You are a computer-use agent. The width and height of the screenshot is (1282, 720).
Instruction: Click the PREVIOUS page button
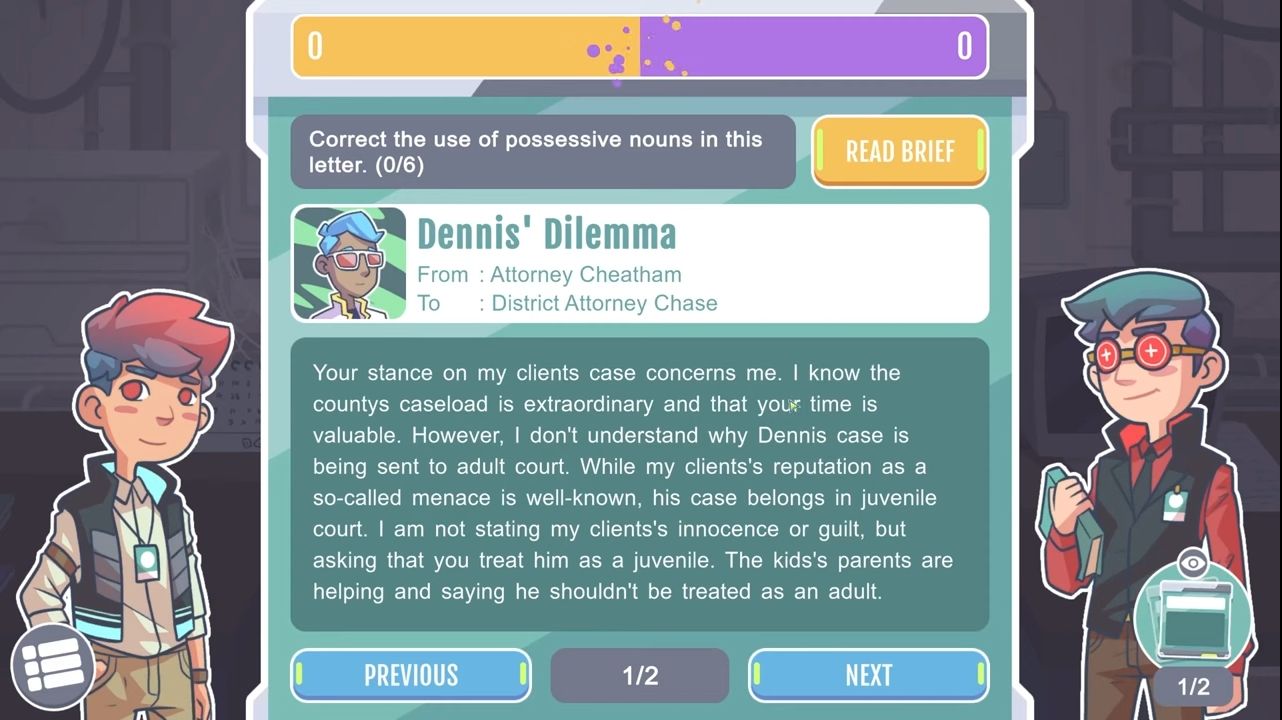click(411, 675)
